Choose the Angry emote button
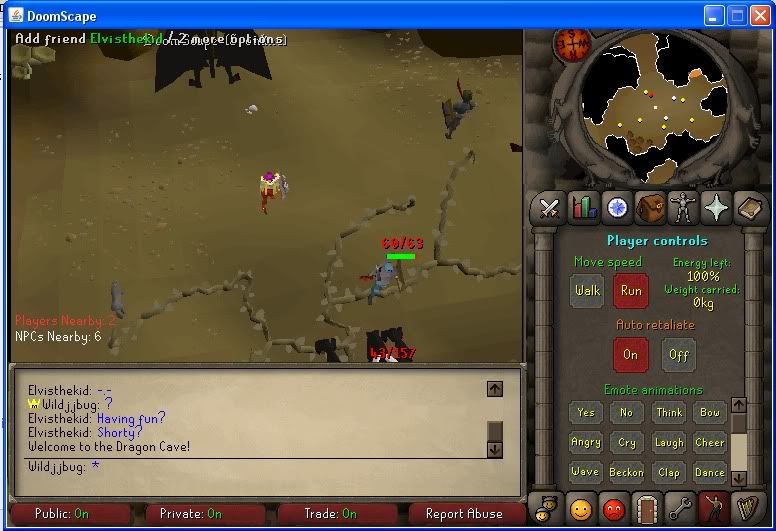 click(x=586, y=442)
